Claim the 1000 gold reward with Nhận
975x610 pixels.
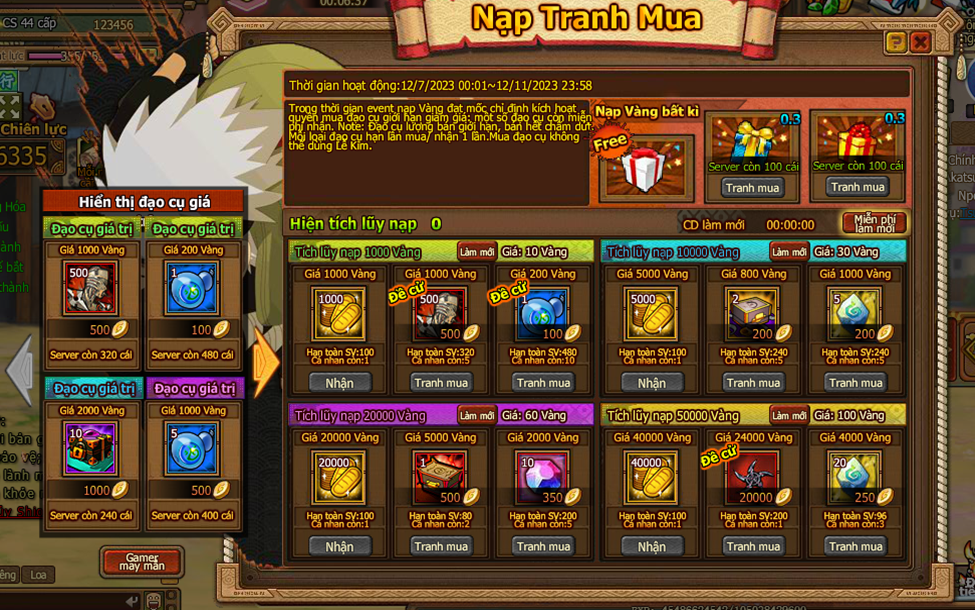point(339,383)
